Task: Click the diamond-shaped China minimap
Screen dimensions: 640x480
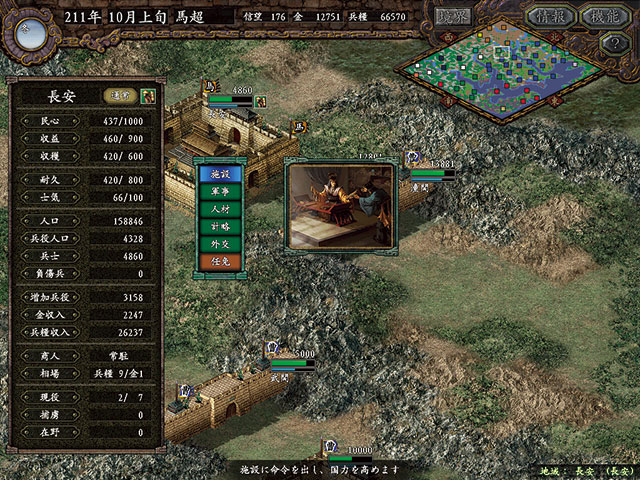Action: pyautogui.click(x=499, y=68)
